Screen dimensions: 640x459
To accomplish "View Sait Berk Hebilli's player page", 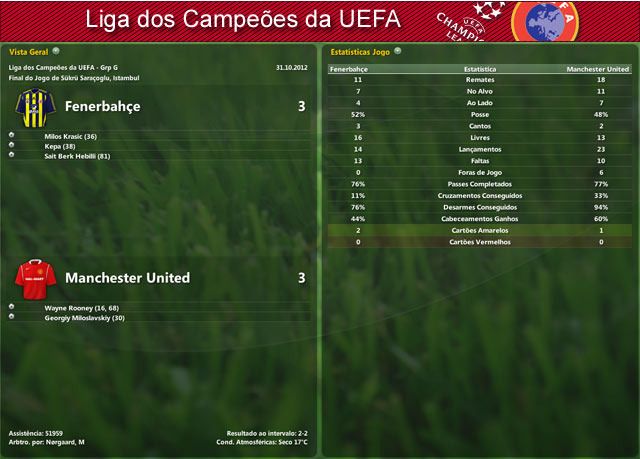I will 77,156.
